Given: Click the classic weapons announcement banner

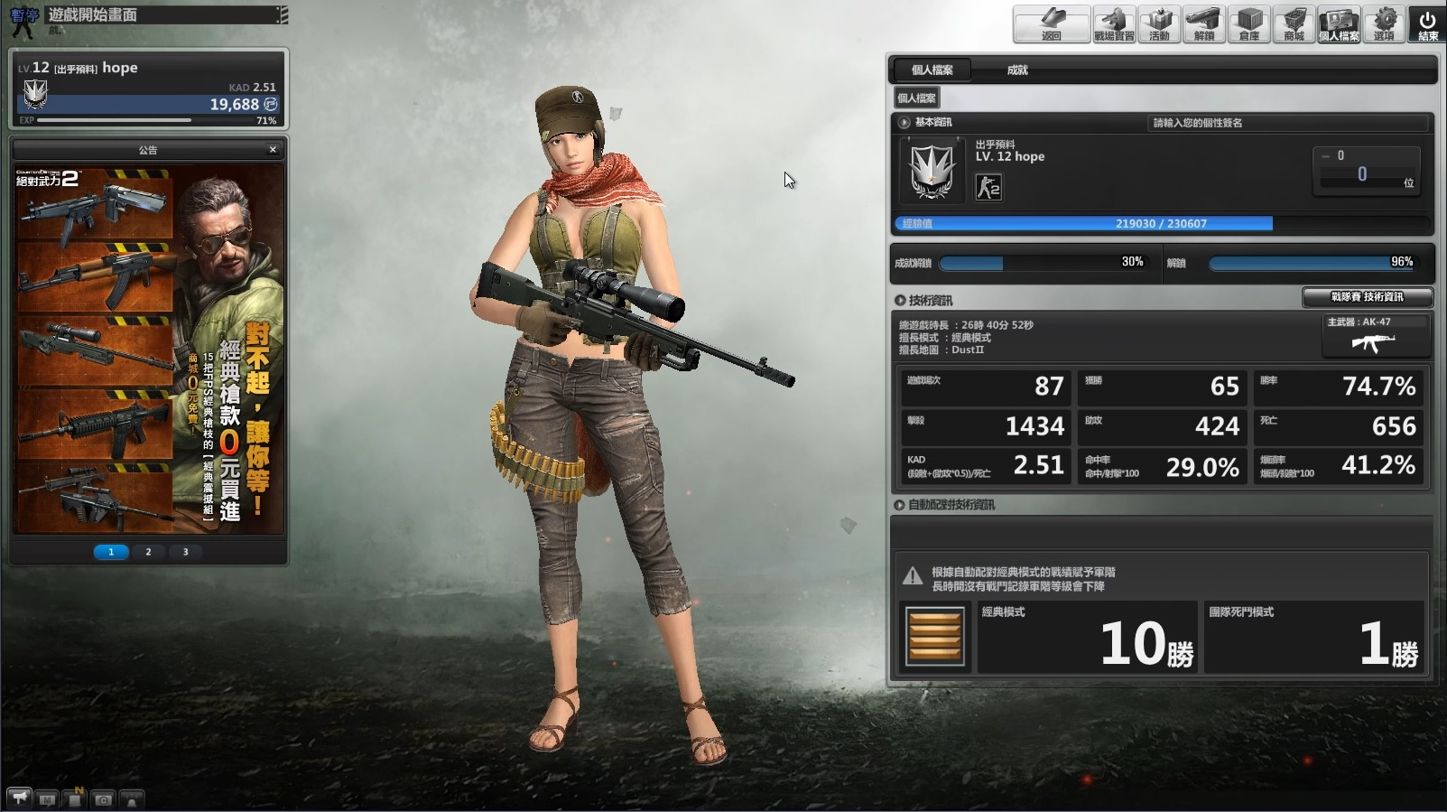Looking at the screenshot, I should 148,350.
